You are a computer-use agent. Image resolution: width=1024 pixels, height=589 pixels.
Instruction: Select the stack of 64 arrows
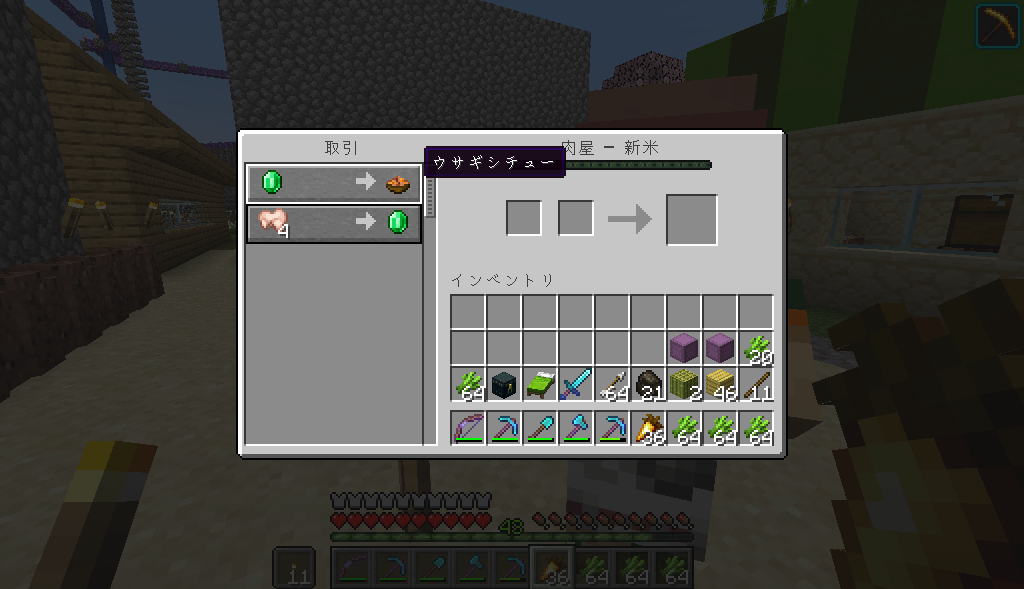(x=612, y=385)
